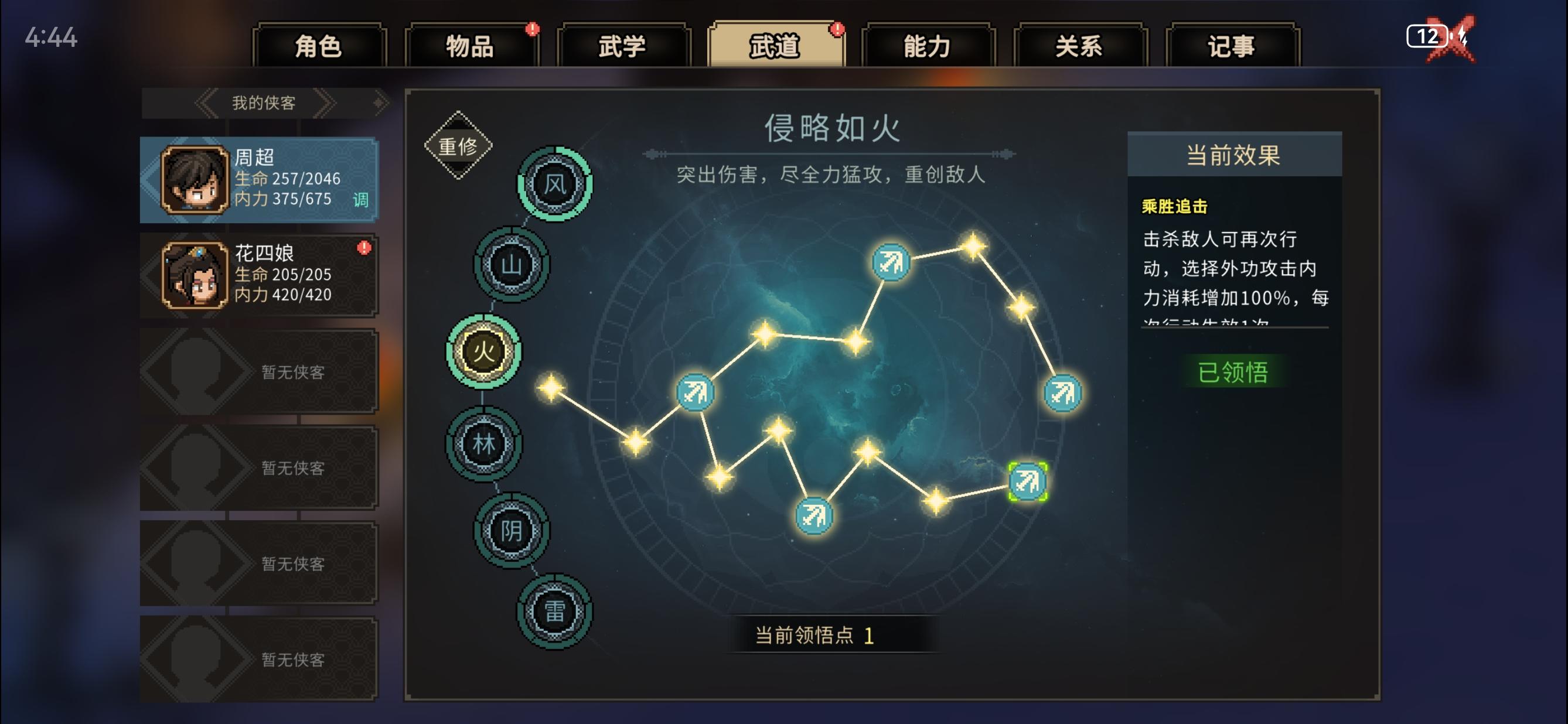Select the 风 (Wind) element node
Viewport: 1568px width, 724px height.
[x=555, y=185]
